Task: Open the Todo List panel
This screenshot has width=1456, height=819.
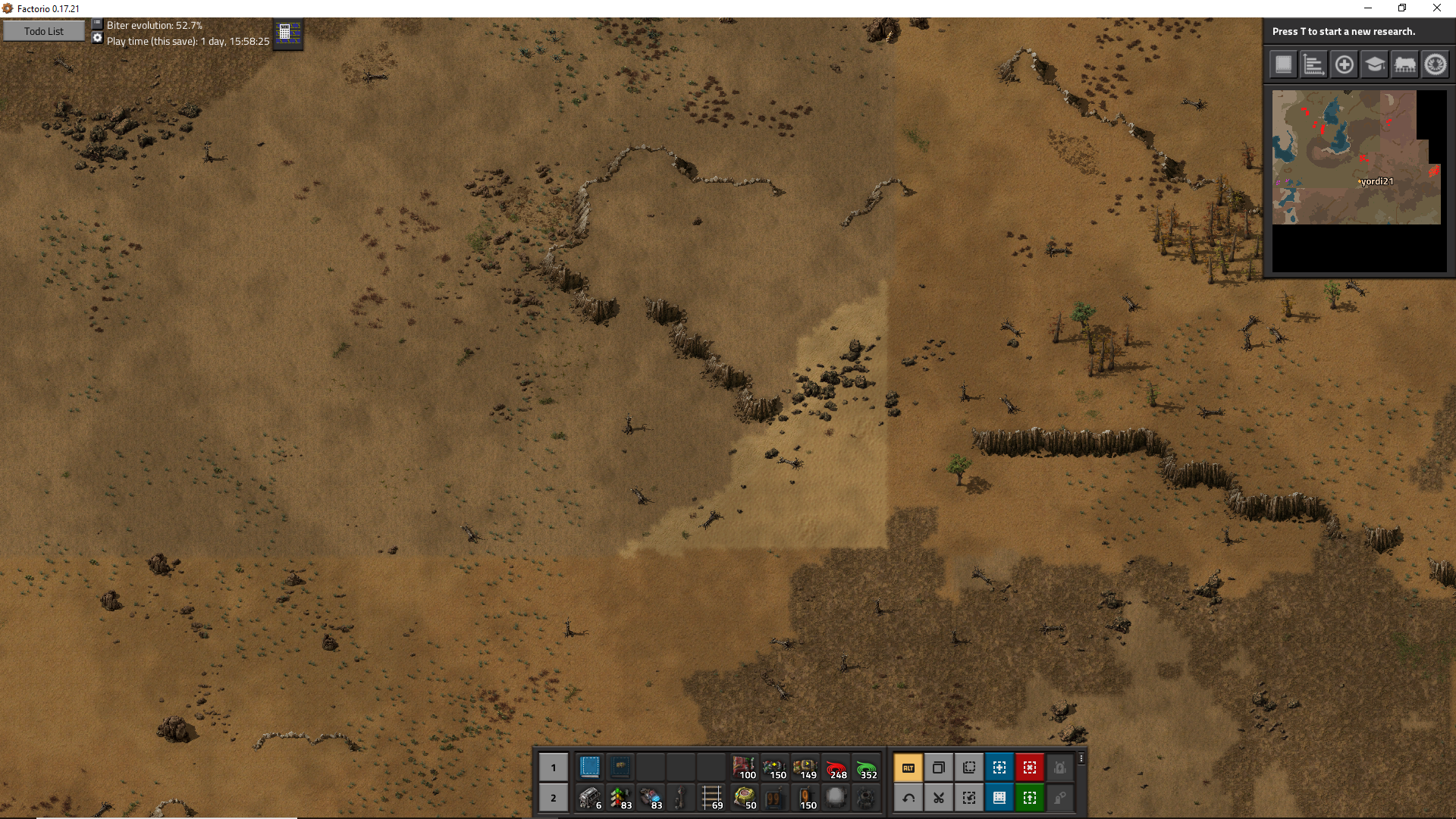Action: 44,31
